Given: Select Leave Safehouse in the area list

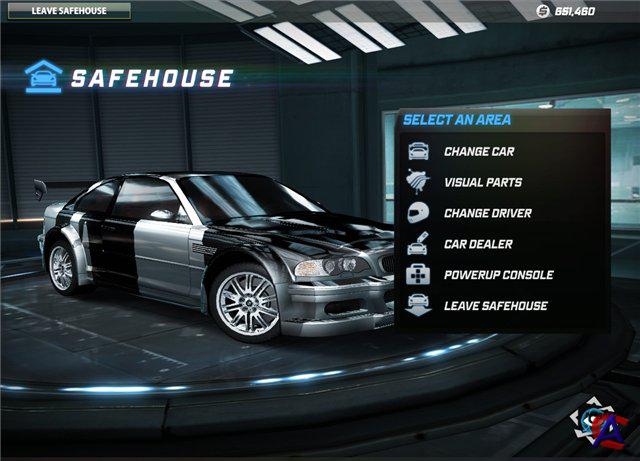Looking at the screenshot, I should click(495, 305).
